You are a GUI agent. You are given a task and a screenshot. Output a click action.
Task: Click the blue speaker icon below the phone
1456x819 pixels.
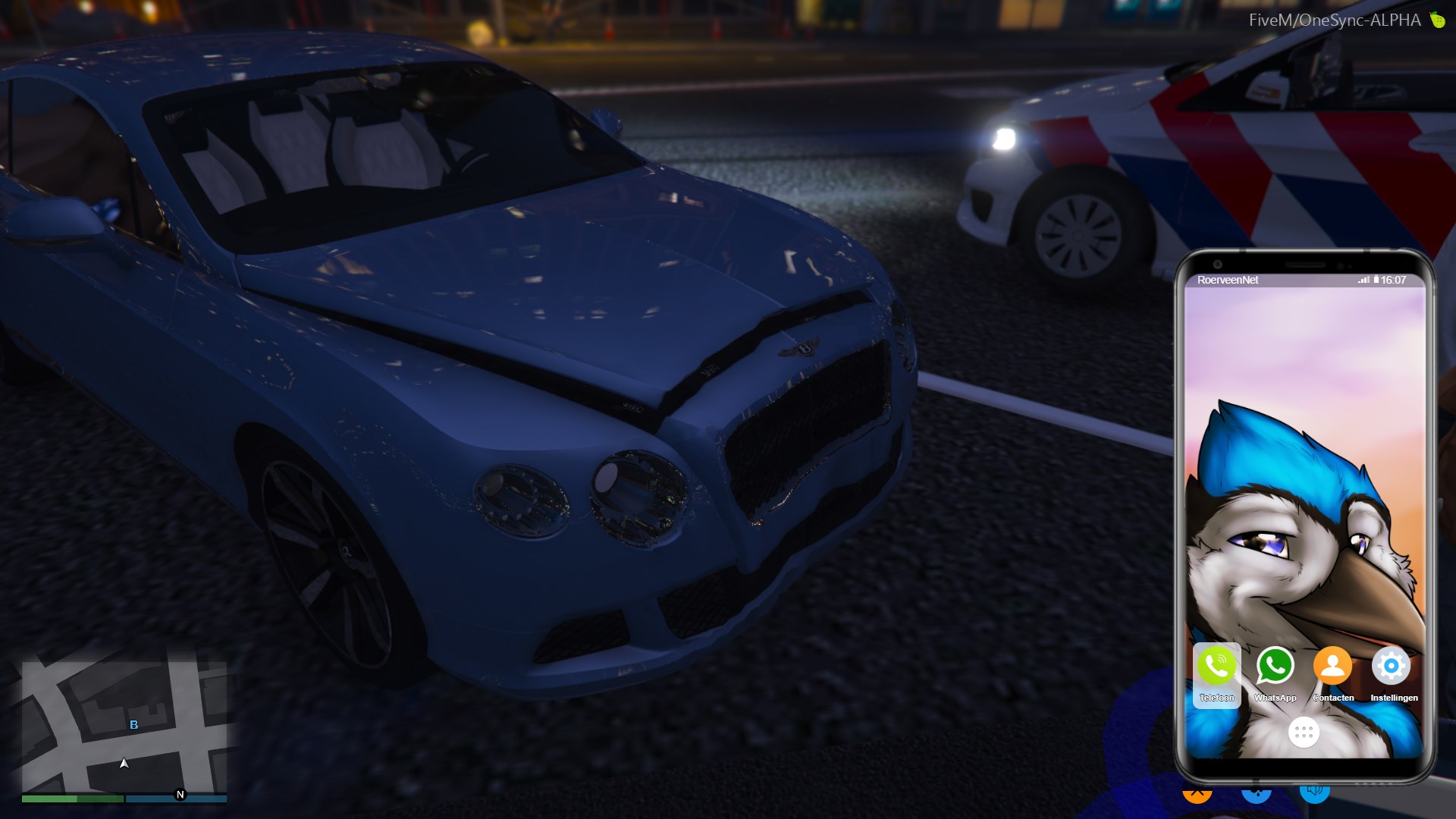pos(1315,792)
